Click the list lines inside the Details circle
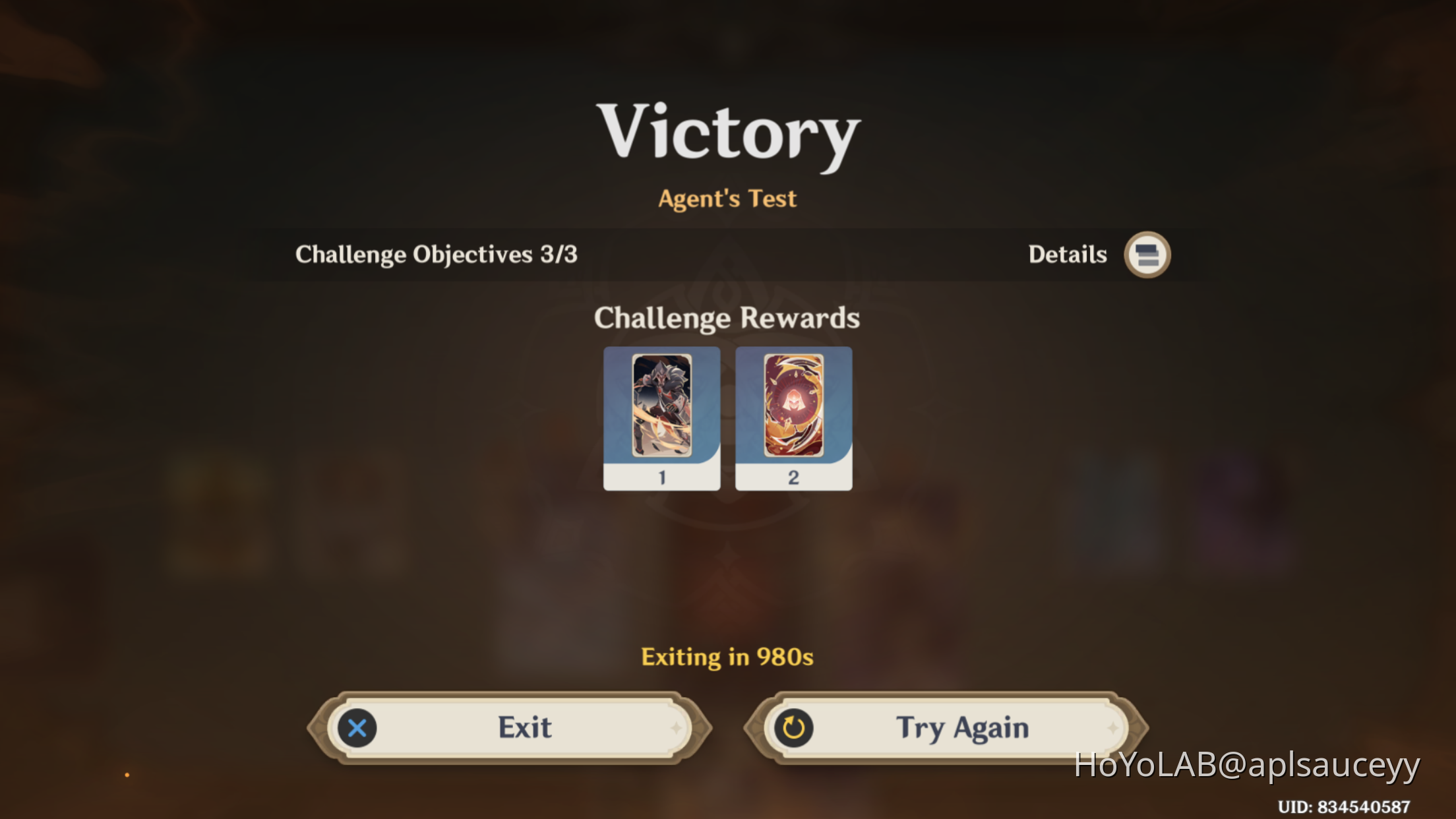The image size is (1456, 819). (1146, 255)
